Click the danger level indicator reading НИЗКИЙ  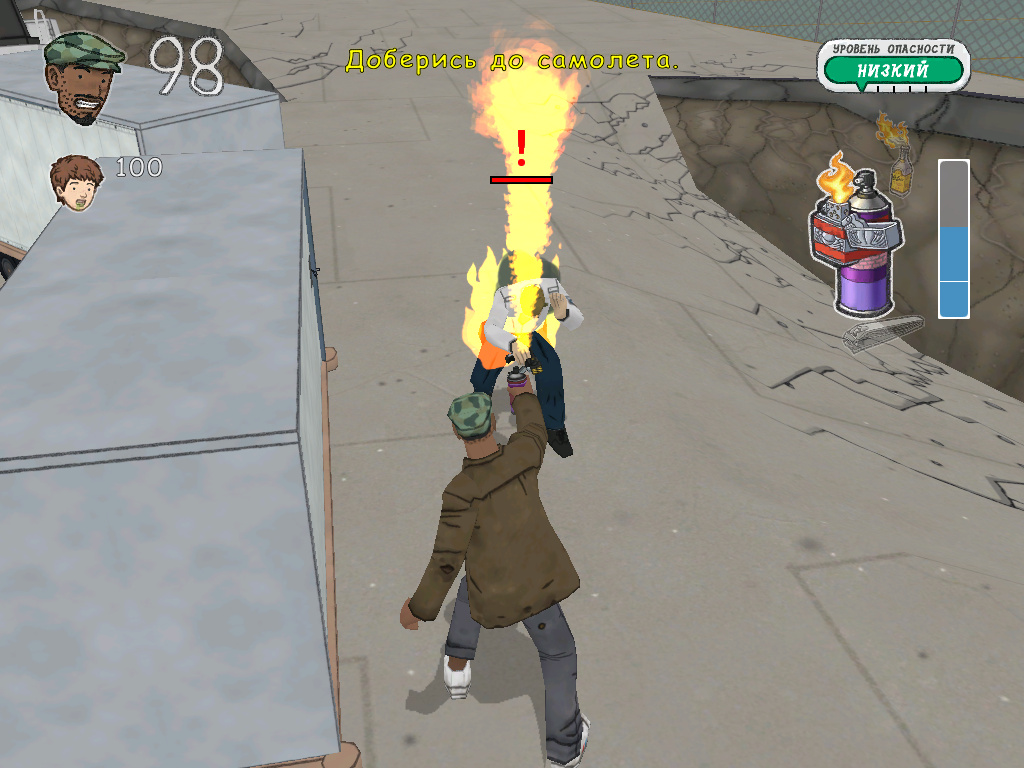[x=892, y=69]
